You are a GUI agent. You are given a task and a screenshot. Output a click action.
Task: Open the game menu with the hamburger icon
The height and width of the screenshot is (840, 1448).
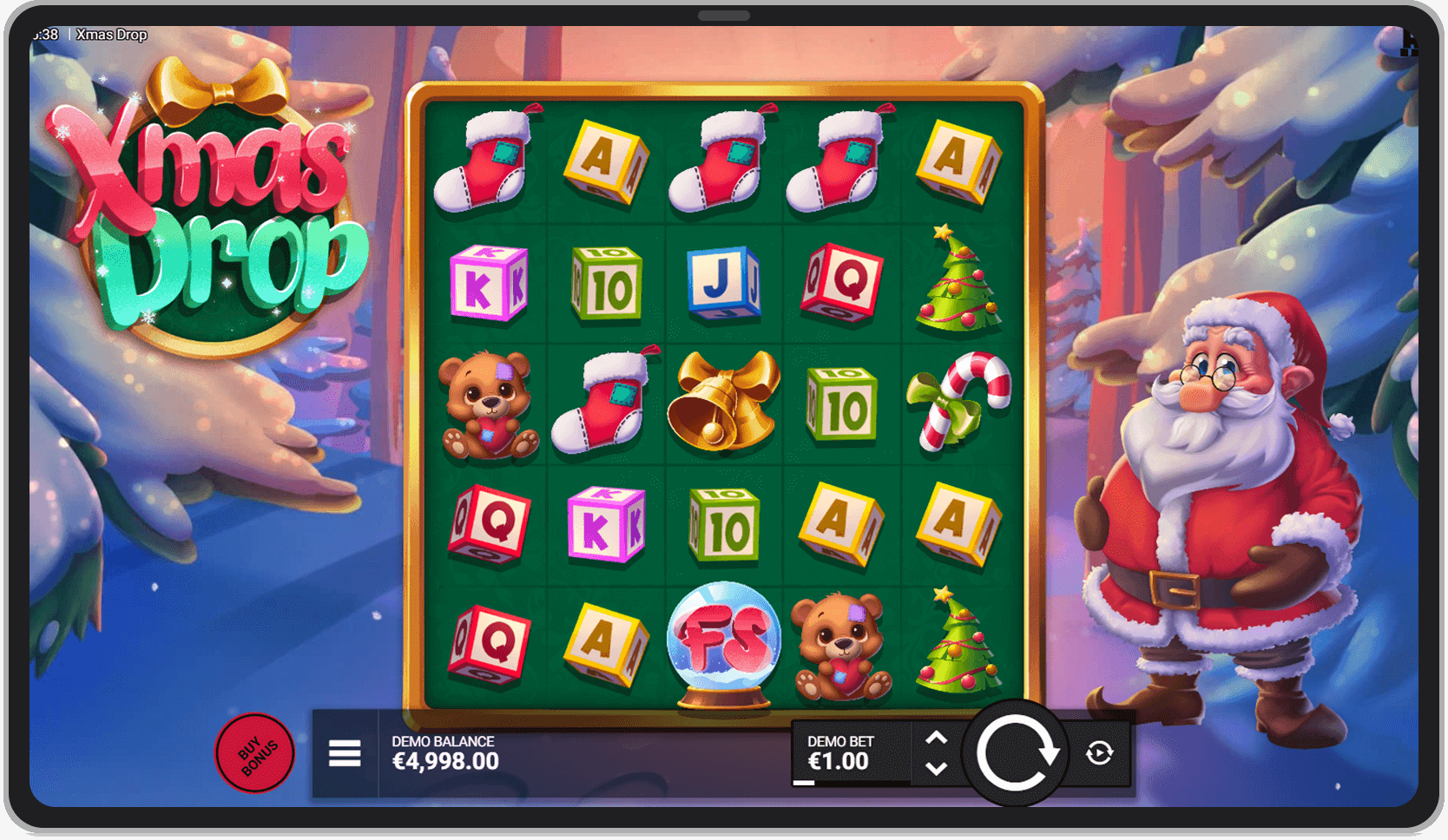(344, 753)
